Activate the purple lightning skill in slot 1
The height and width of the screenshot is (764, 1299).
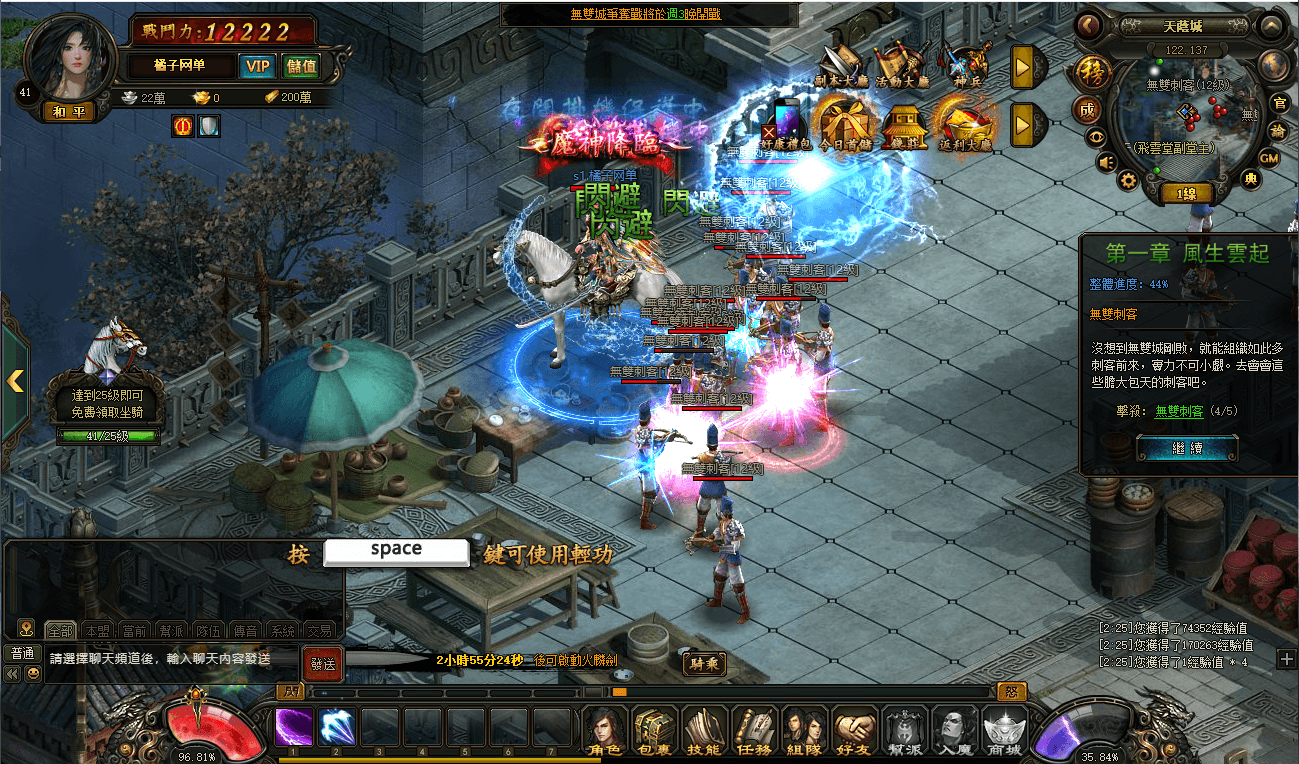(294, 727)
